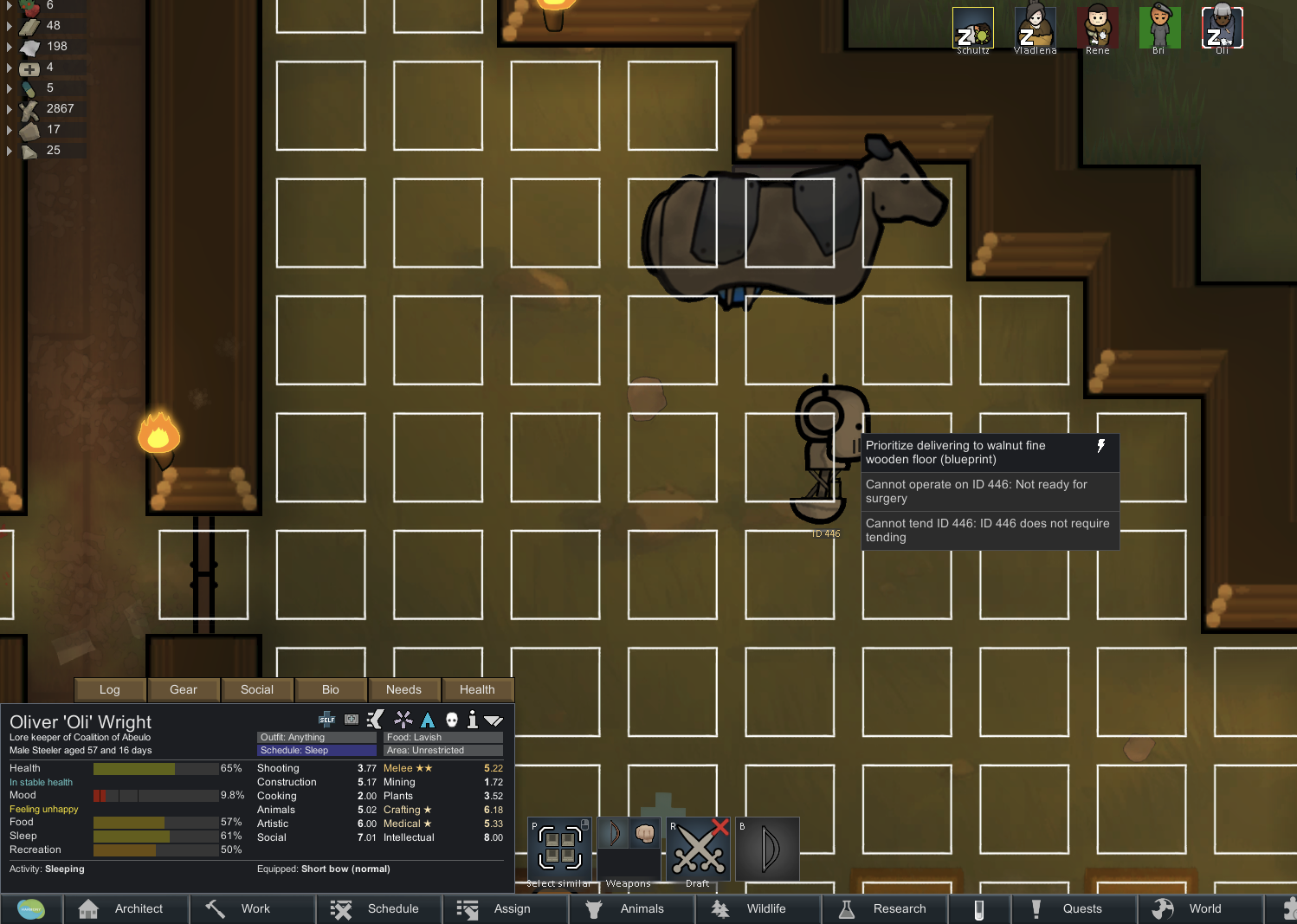The image size is (1297, 924).
Task: Open the Area: Unrestricted selector
Action: 442,750
